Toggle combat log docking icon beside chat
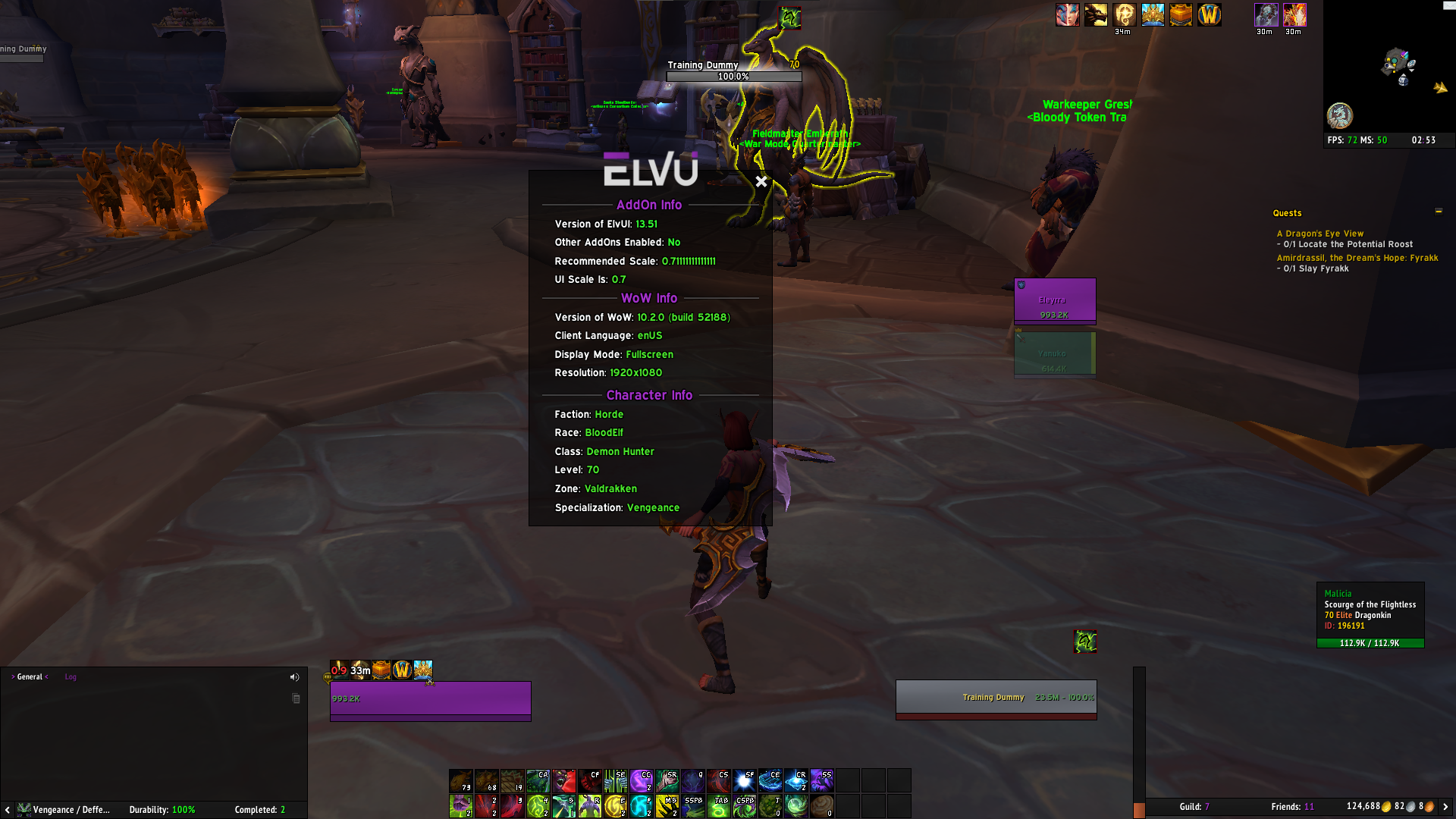 [295, 697]
